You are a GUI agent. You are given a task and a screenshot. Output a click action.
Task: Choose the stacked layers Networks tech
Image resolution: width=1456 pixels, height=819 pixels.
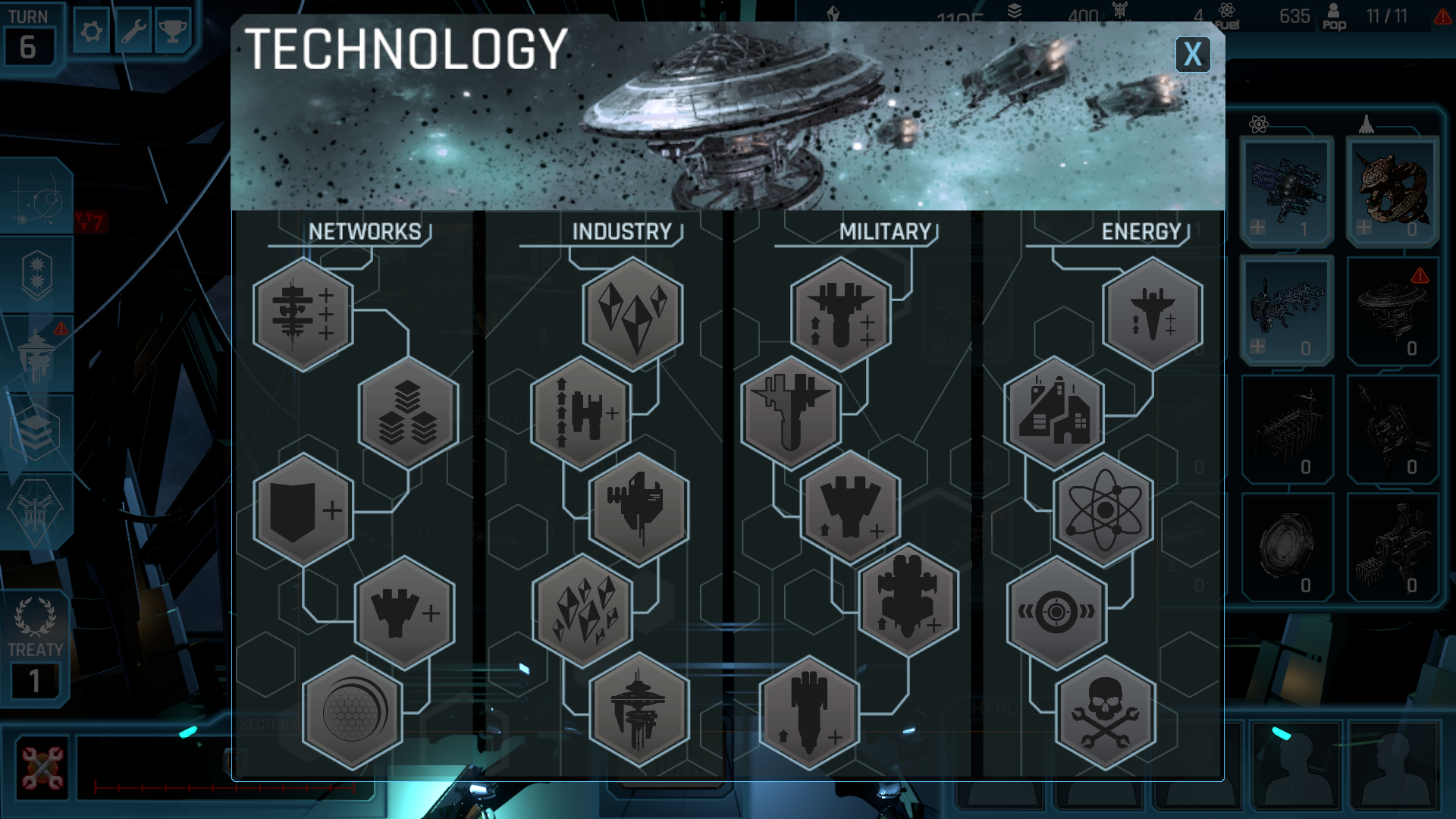pos(408,413)
